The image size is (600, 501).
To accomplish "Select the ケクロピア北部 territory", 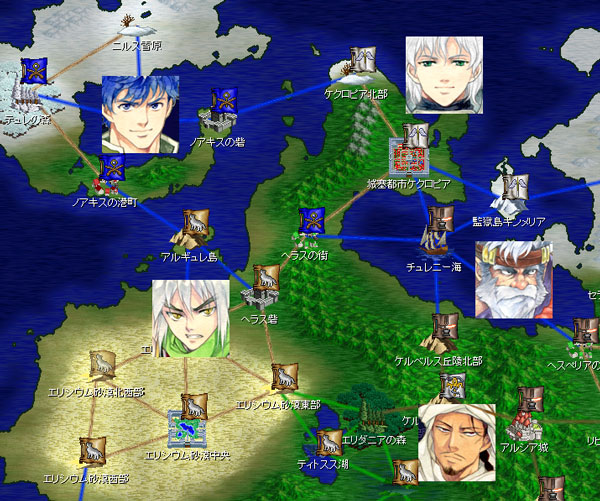I will tap(358, 68).
